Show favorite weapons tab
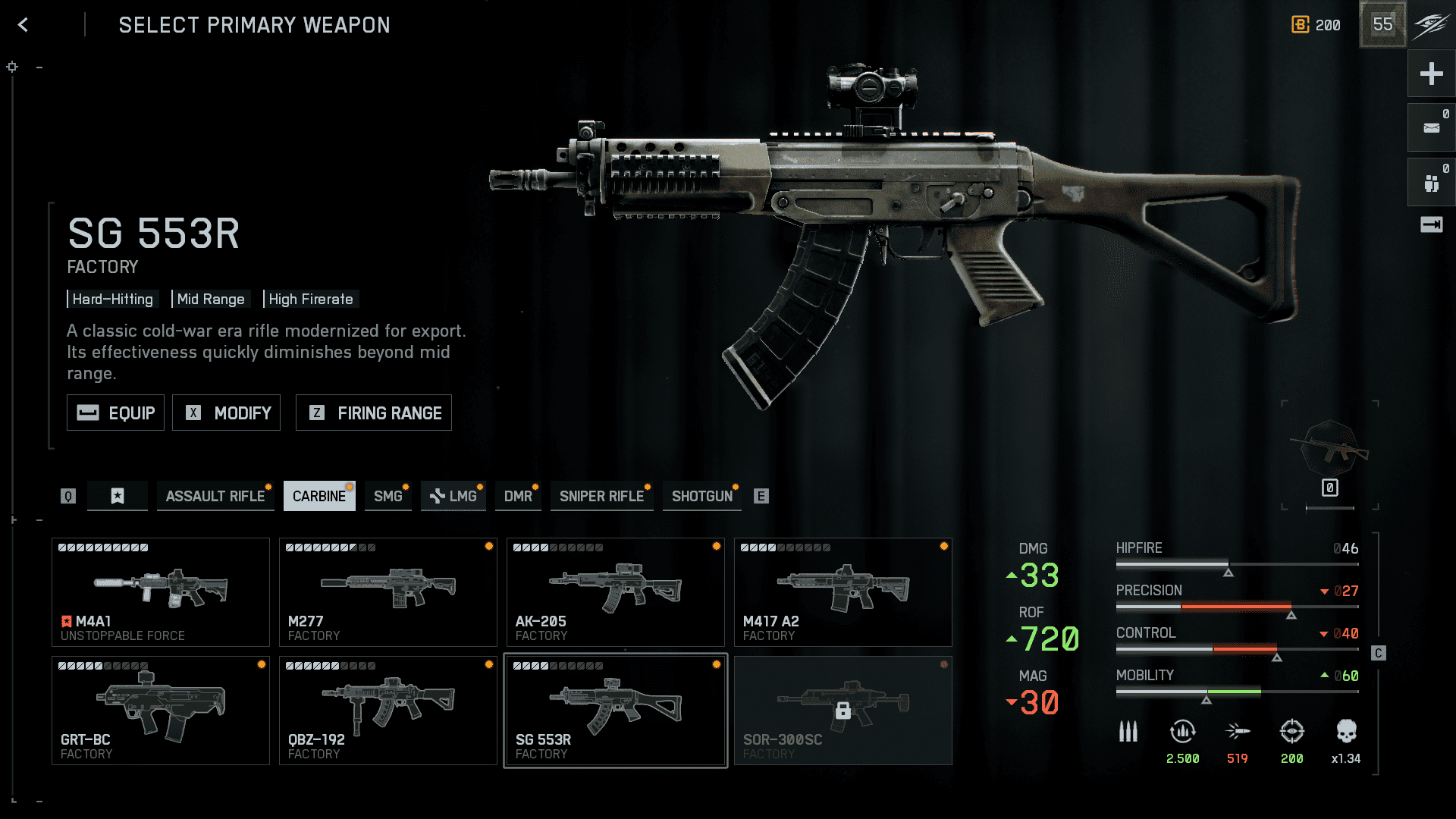1456x819 pixels. (118, 496)
